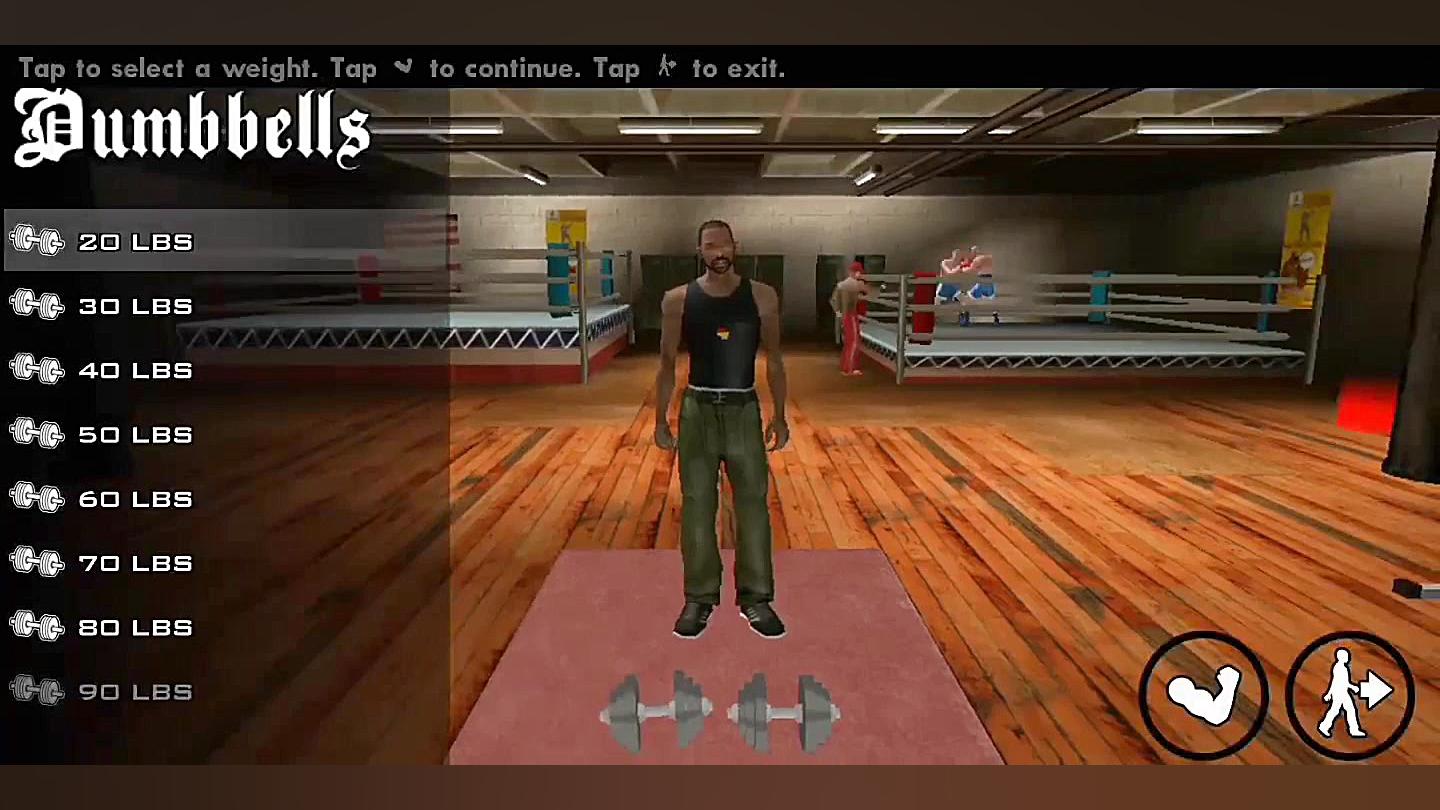Select the 20 LBS weight option
The width and height of the screenshot is (1440, 810).
coord(135,241)
